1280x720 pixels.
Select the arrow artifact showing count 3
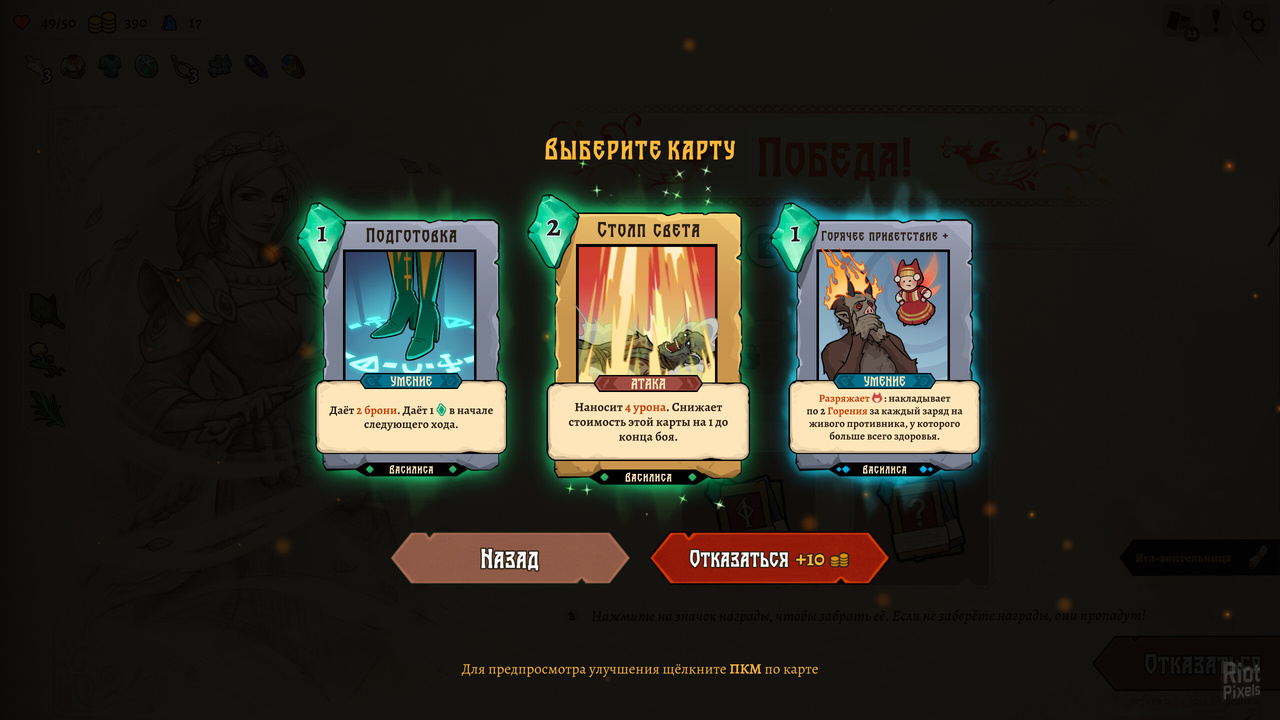point(34,64)
